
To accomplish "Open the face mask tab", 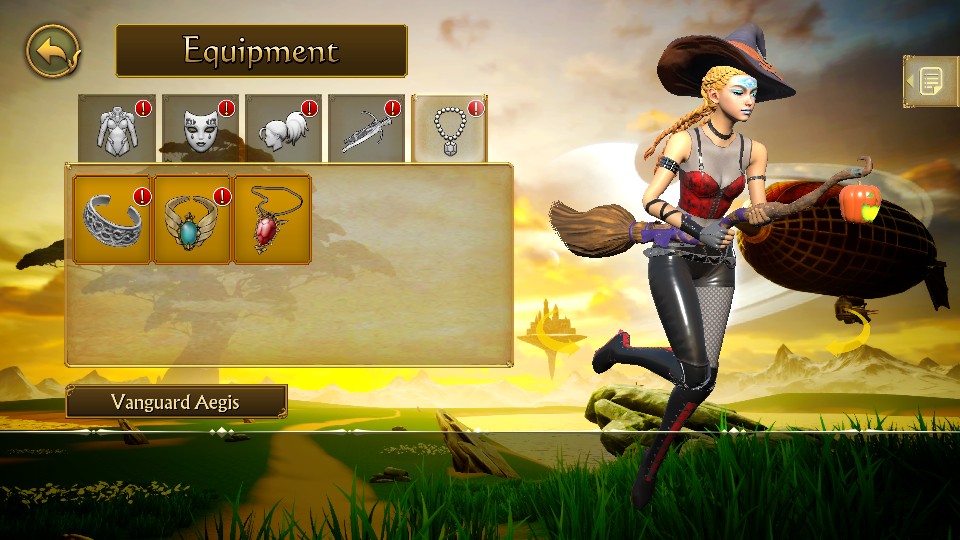I will pos(200,129).
